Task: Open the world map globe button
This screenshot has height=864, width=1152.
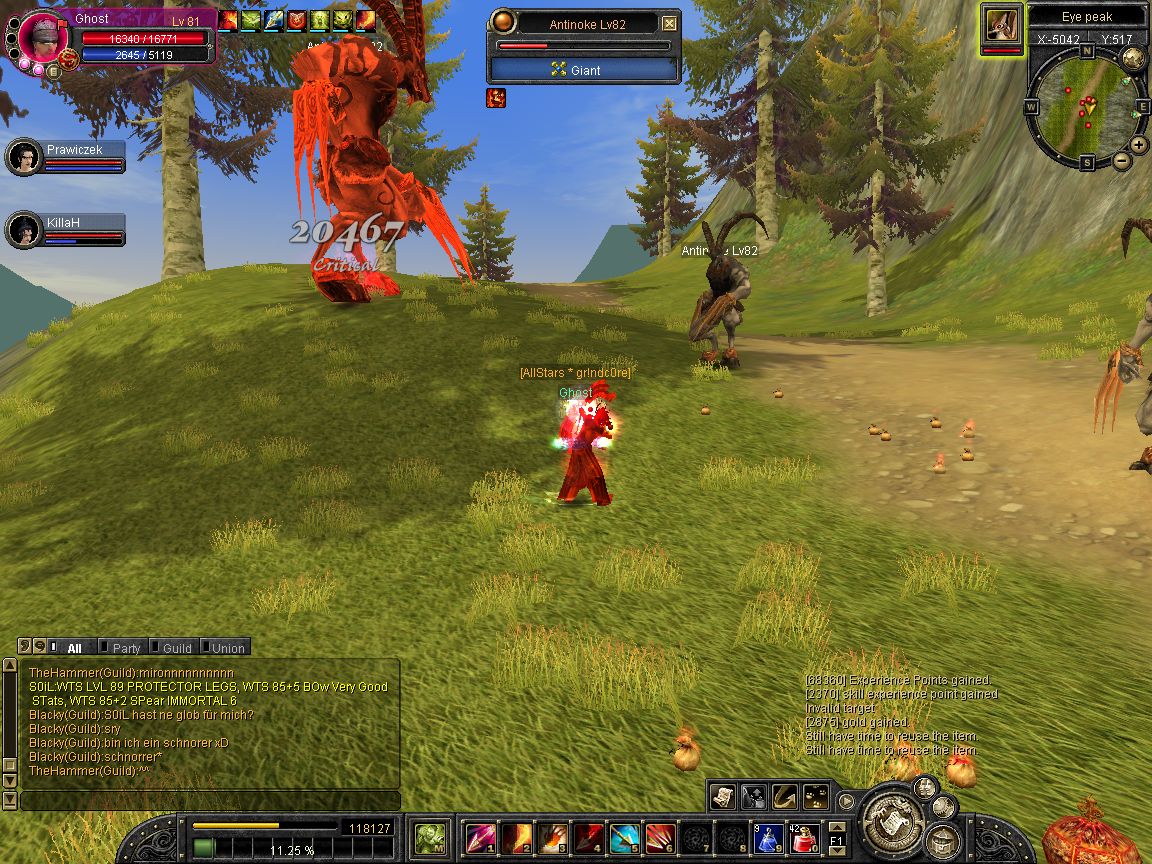Action: pyautogui.click(x=1133, y=58)
